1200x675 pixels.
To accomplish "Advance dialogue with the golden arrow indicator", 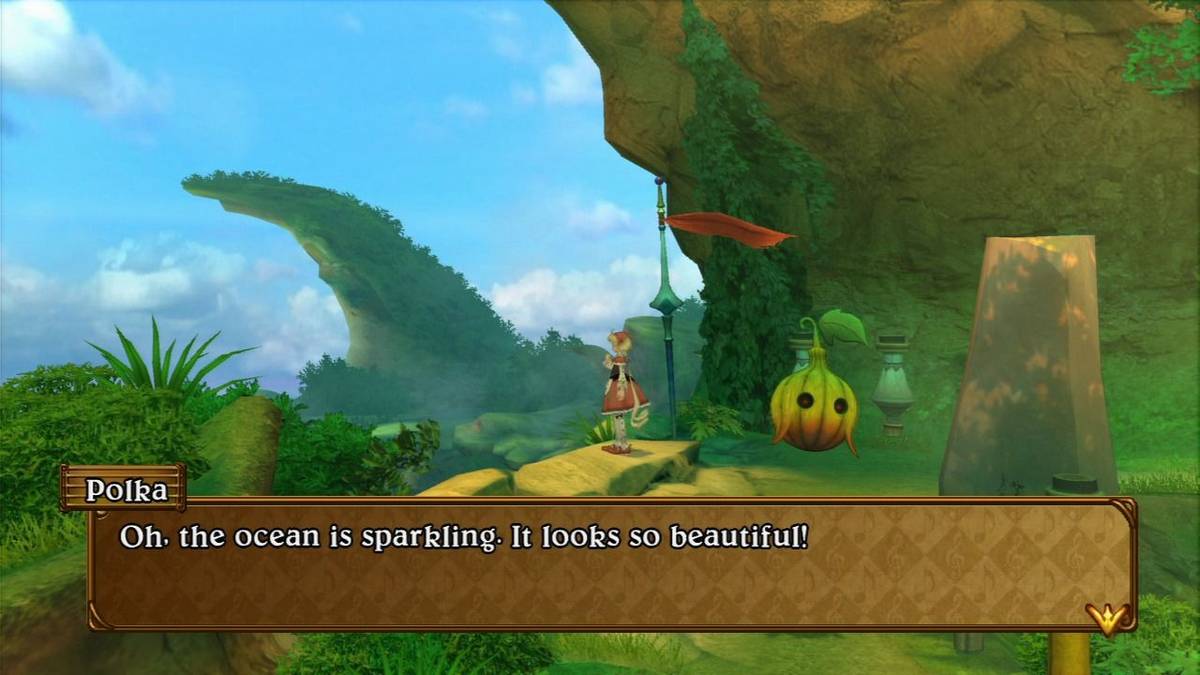I will 1106,619.
